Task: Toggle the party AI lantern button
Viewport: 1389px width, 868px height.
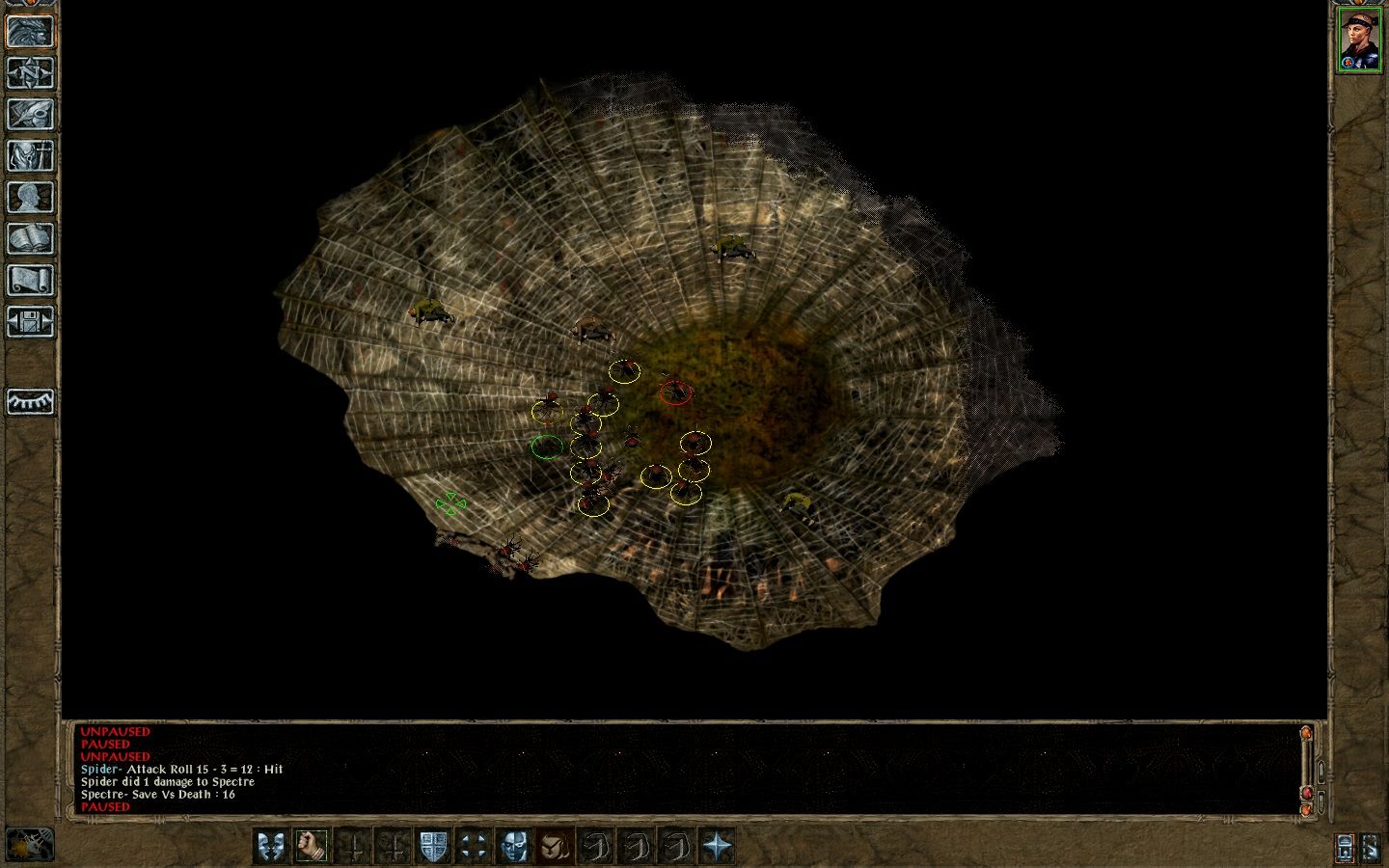Action: point(1346,848)
